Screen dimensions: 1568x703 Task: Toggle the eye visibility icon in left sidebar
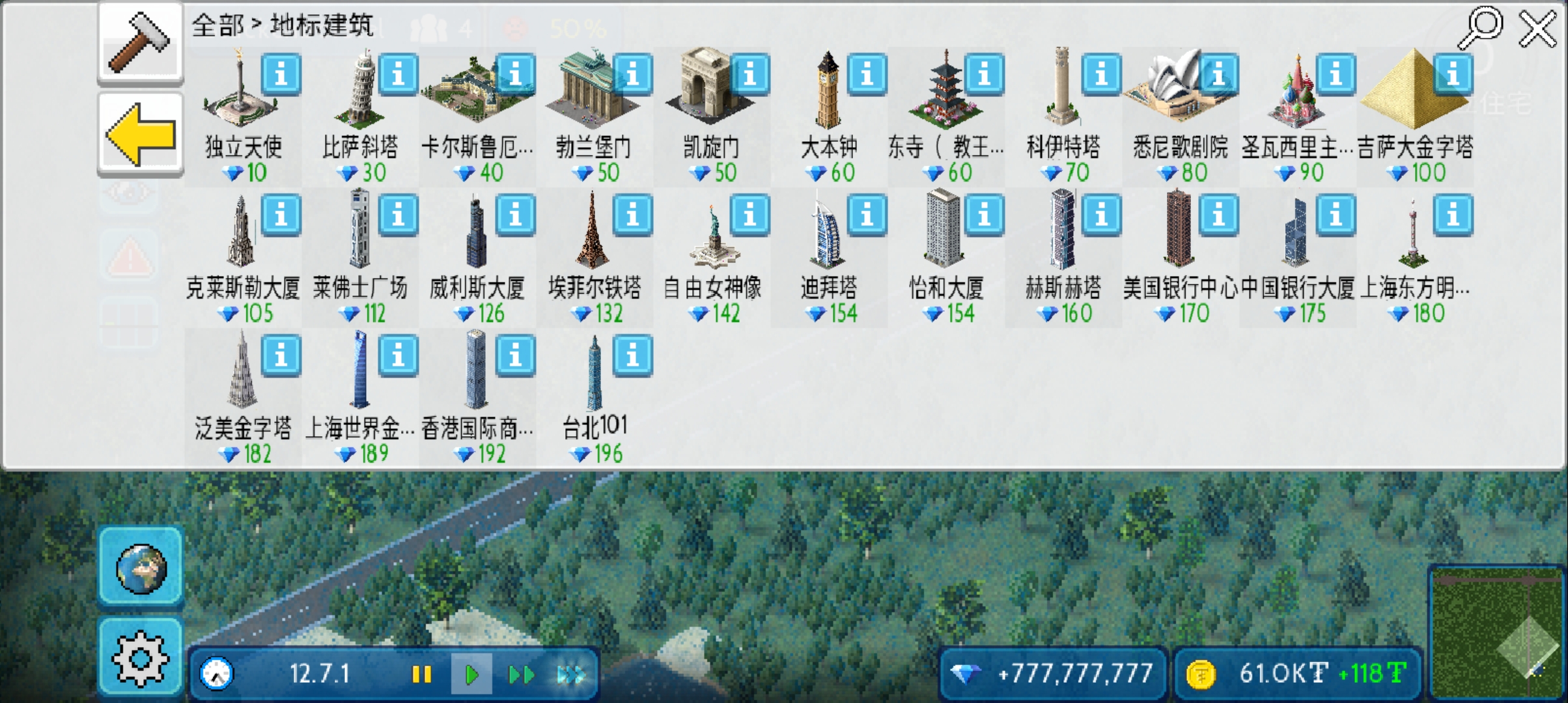coord(128,191)
